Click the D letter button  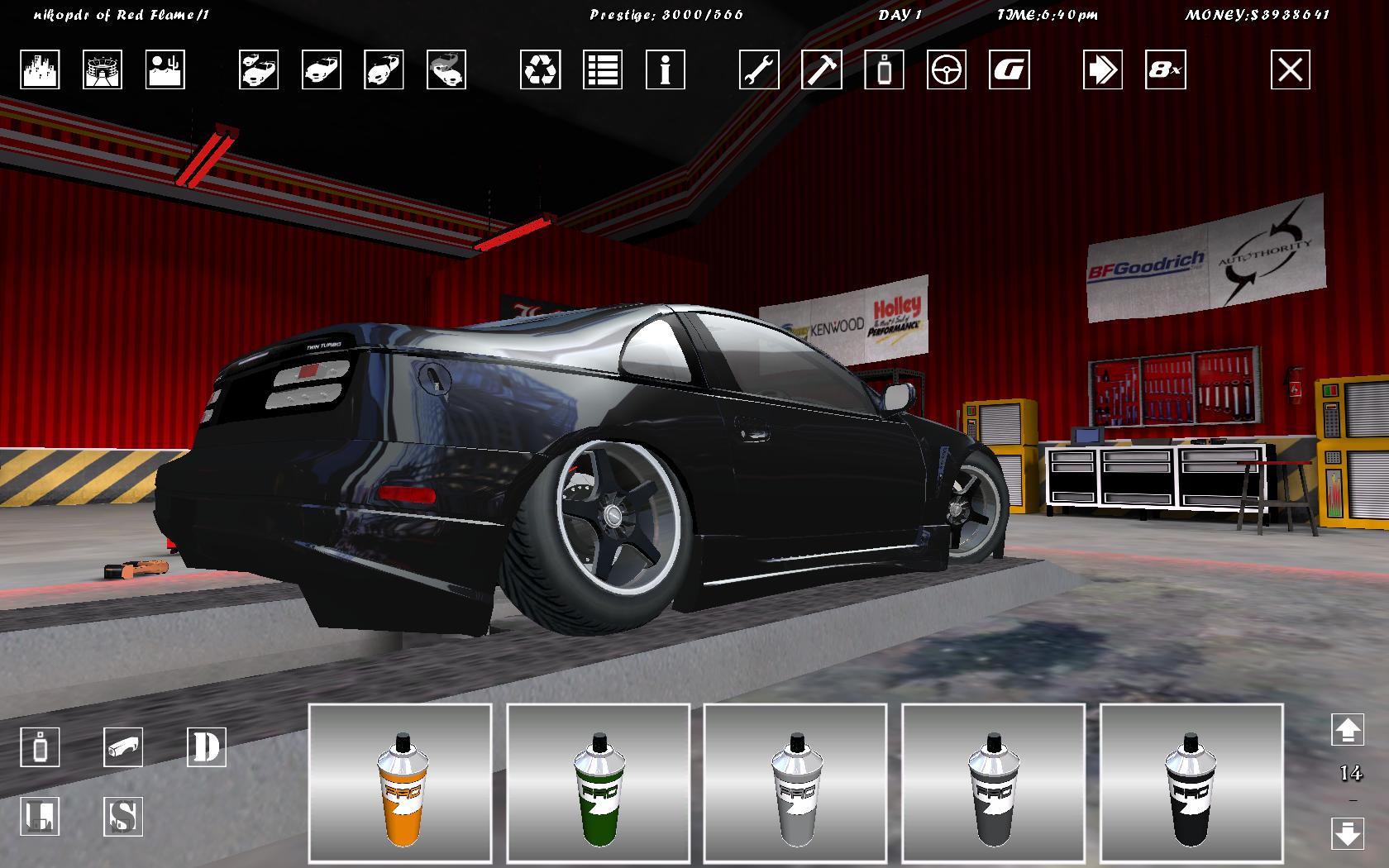pyautogui.click(x=207, y=747)
